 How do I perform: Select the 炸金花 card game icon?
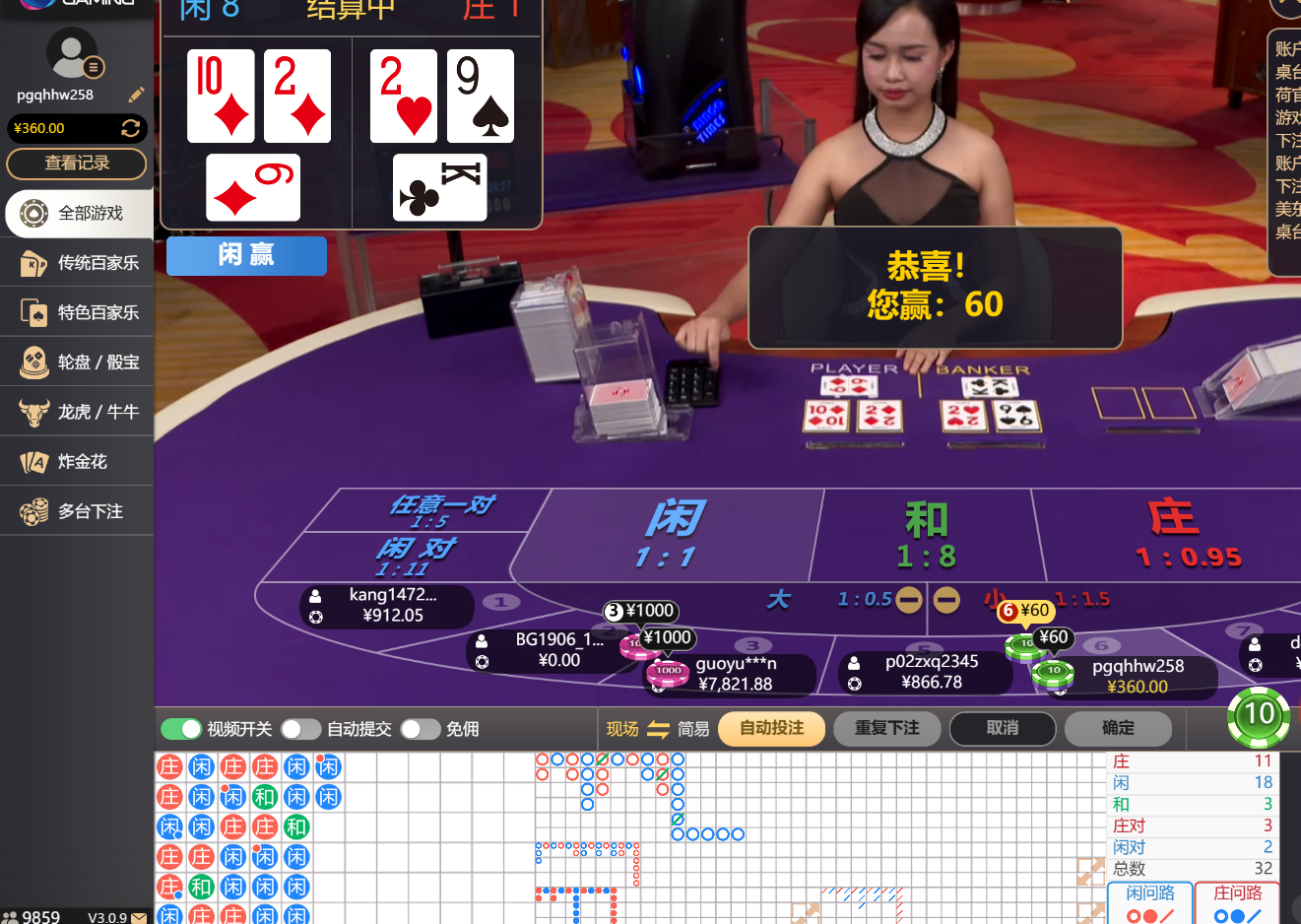coord(76,460)
